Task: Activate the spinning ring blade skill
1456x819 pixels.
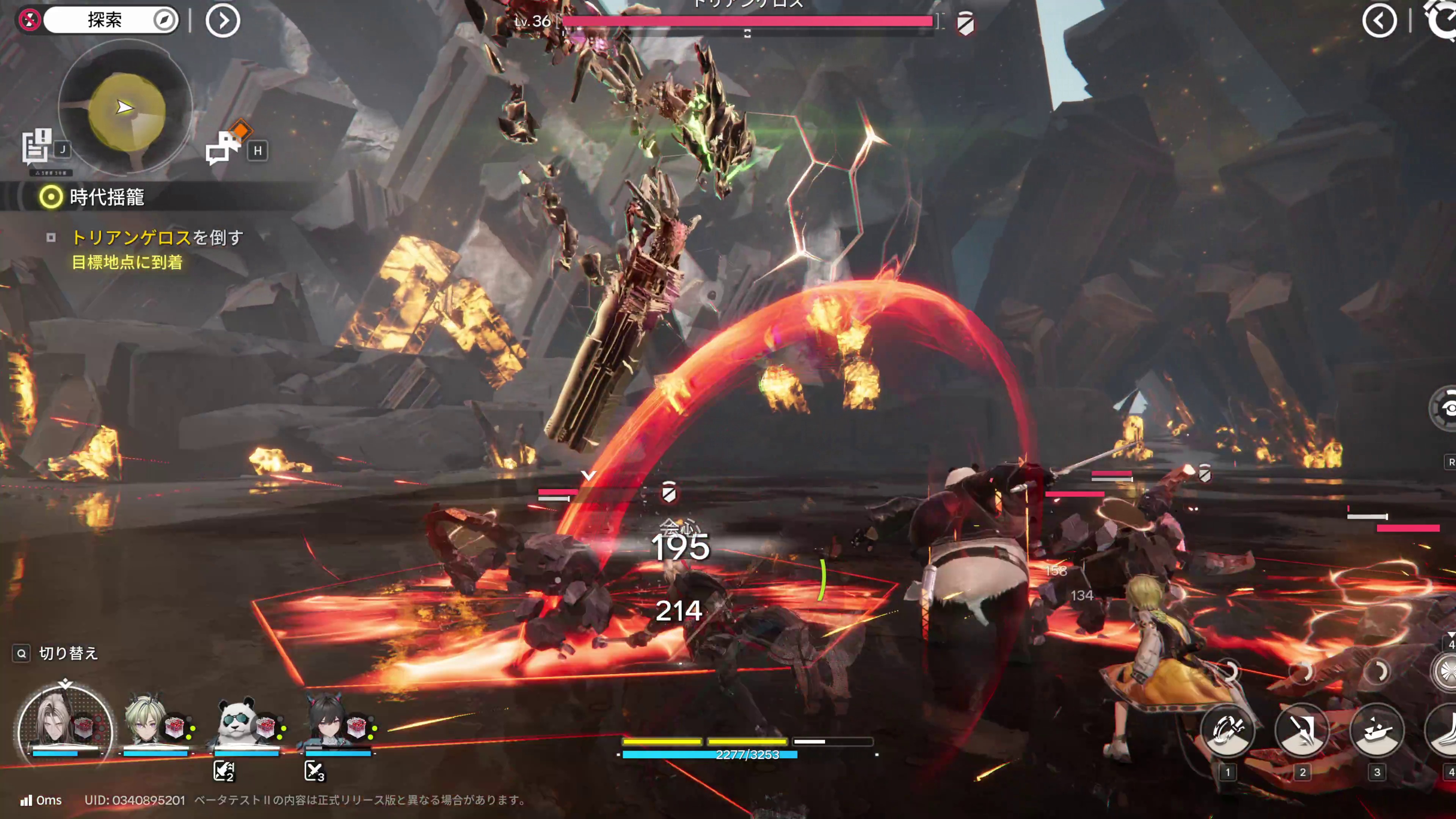Action: (1227, 731)
